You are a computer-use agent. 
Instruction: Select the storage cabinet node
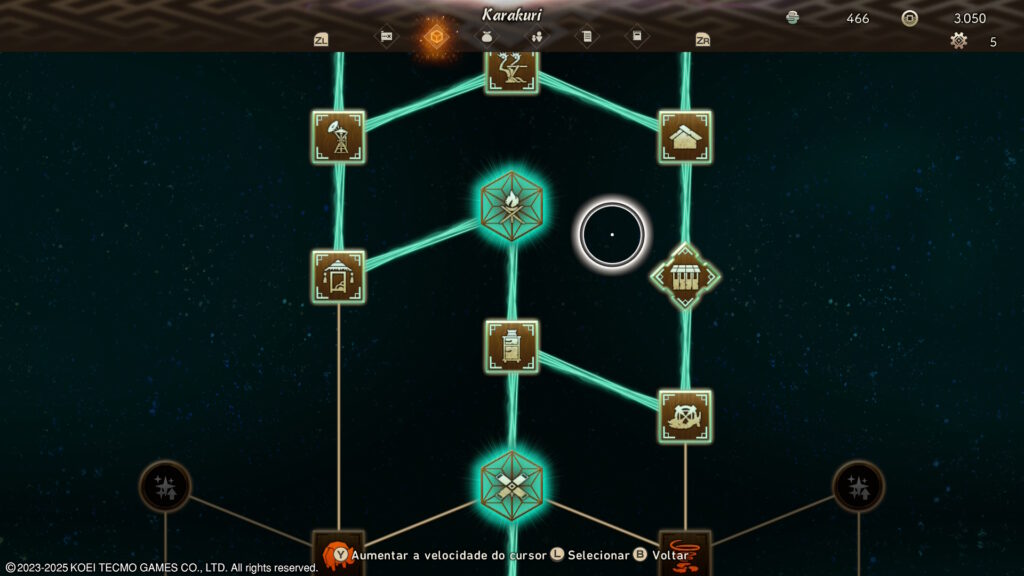click(511, 346)
